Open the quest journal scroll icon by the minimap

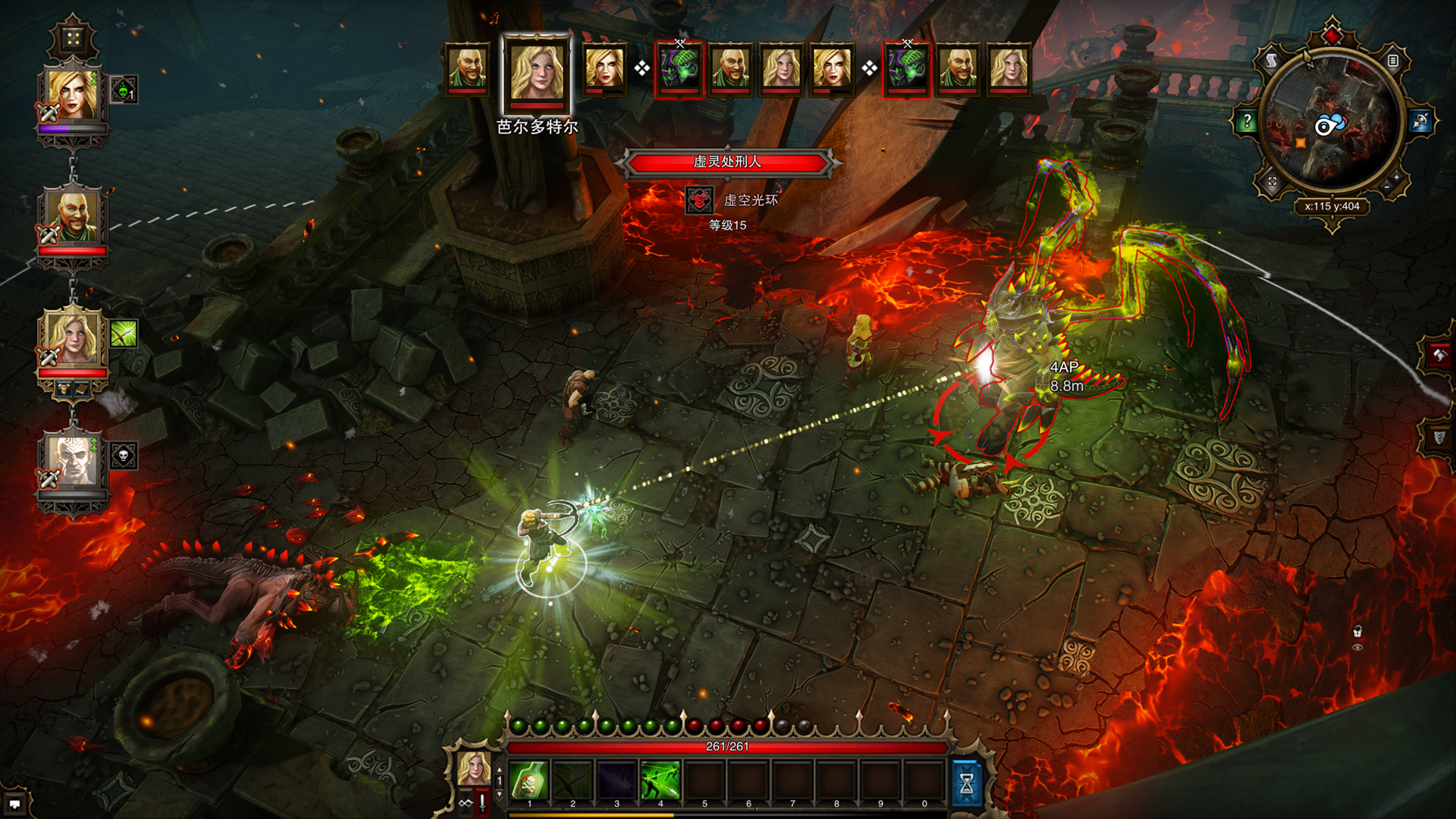[1272, 60]
